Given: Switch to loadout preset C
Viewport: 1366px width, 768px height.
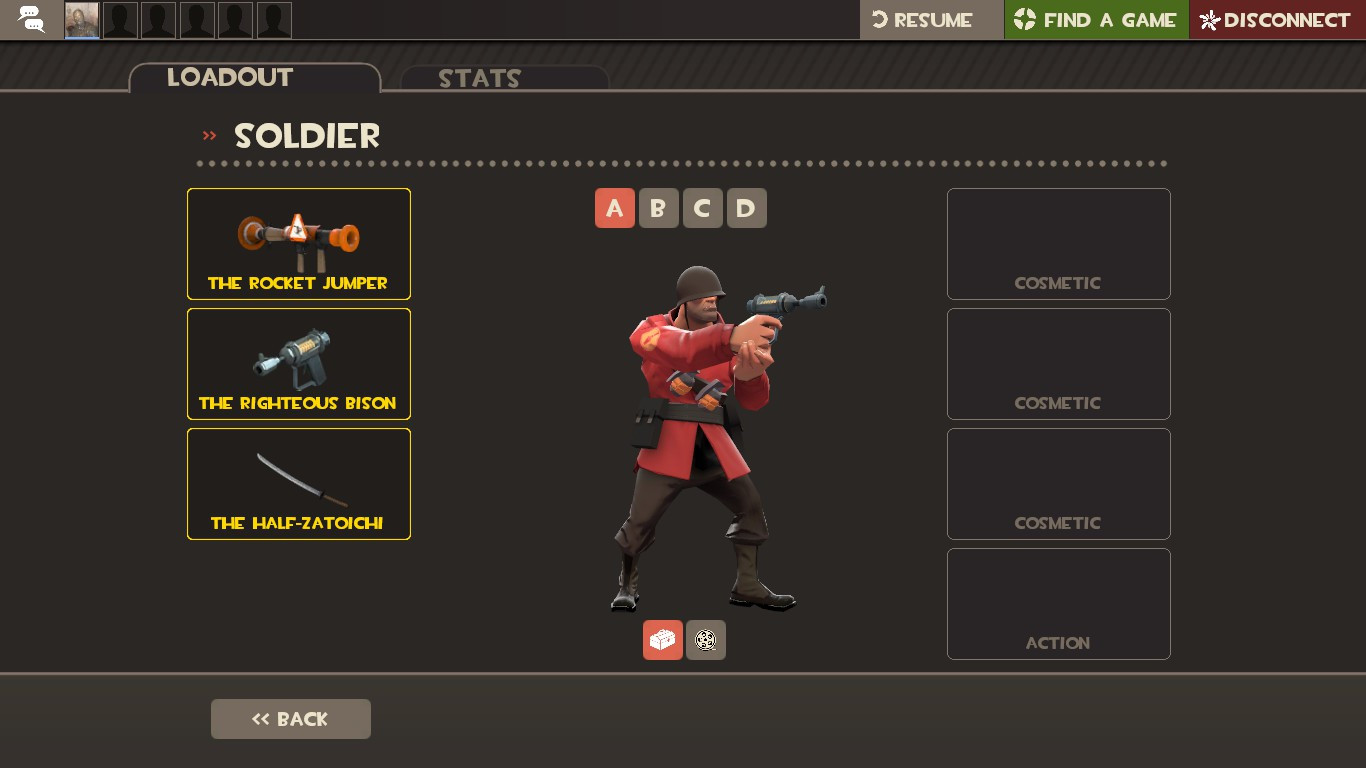Looking at the screenshot, I should [x=703, y=208].
